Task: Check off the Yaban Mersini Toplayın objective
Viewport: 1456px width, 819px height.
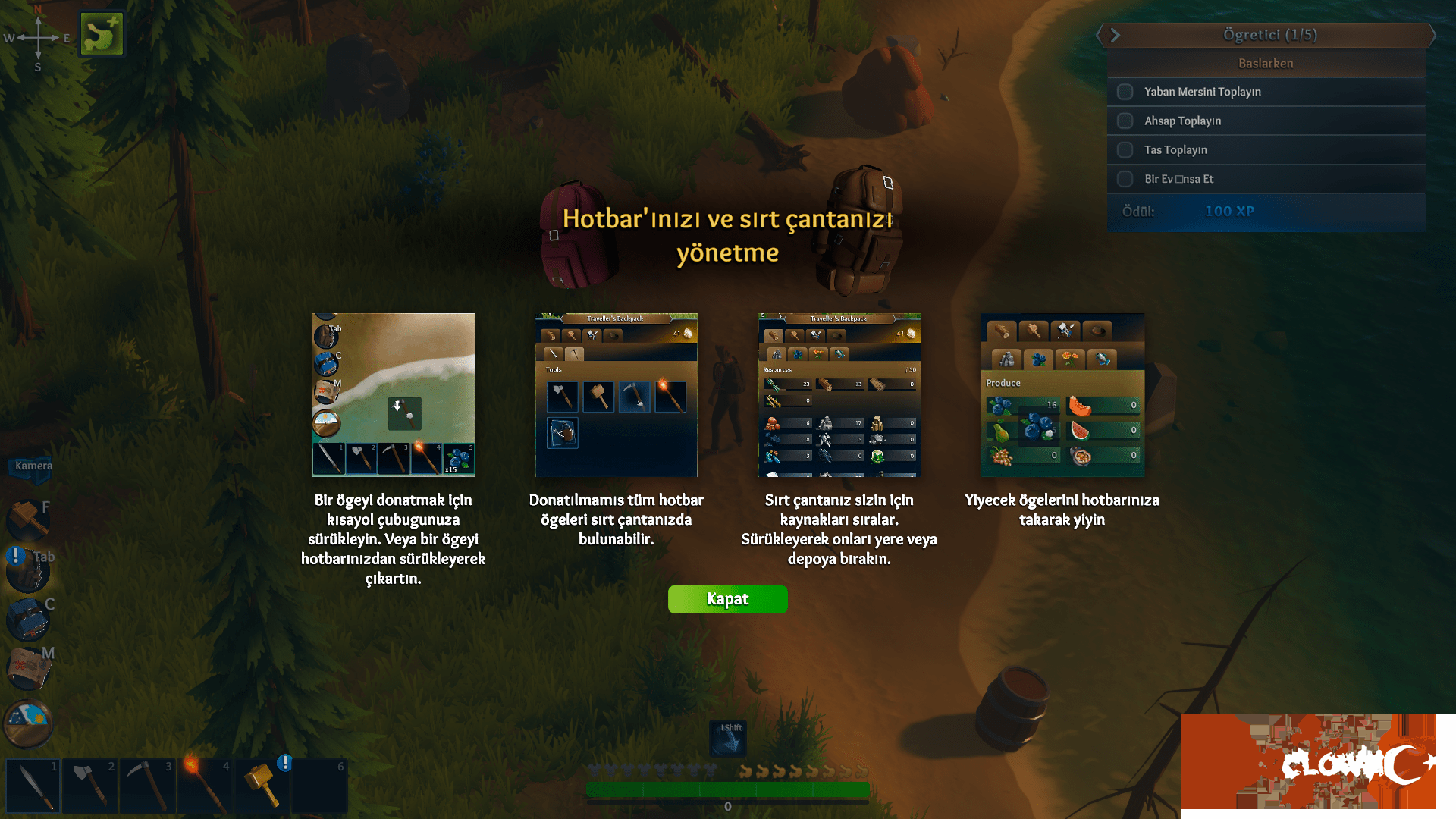Action: click(1125, 91)
